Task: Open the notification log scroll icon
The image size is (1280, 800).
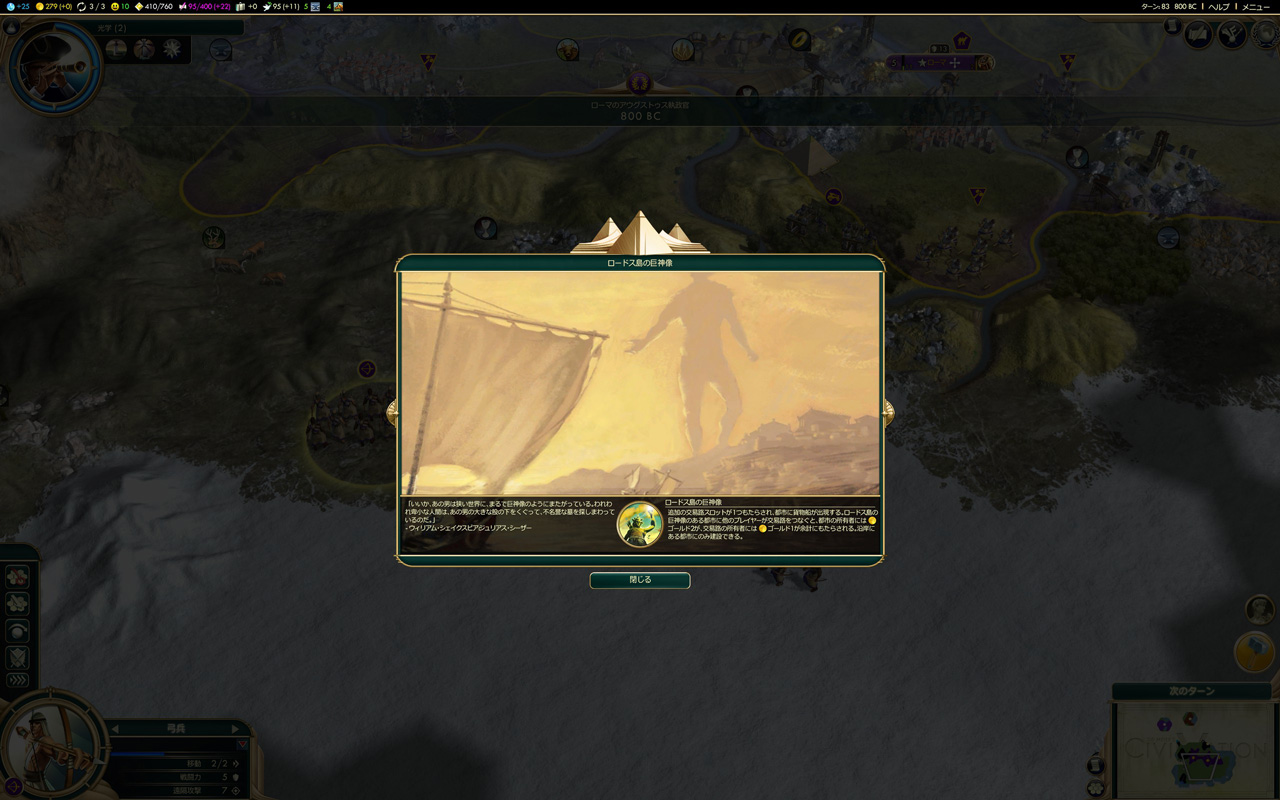Action: coord(1172,27)
